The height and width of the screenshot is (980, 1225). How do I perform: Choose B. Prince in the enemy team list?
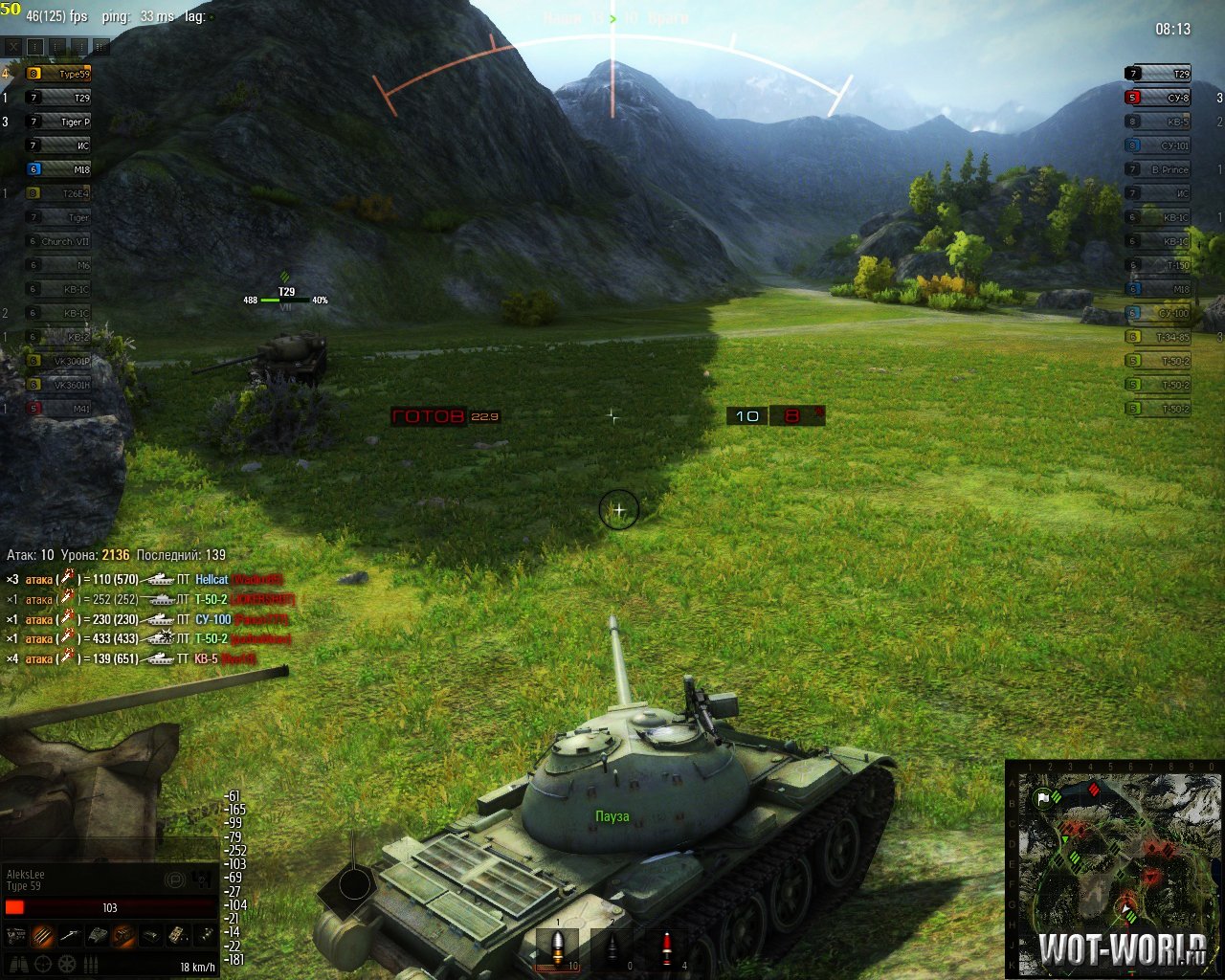[x=1158, y=169]
